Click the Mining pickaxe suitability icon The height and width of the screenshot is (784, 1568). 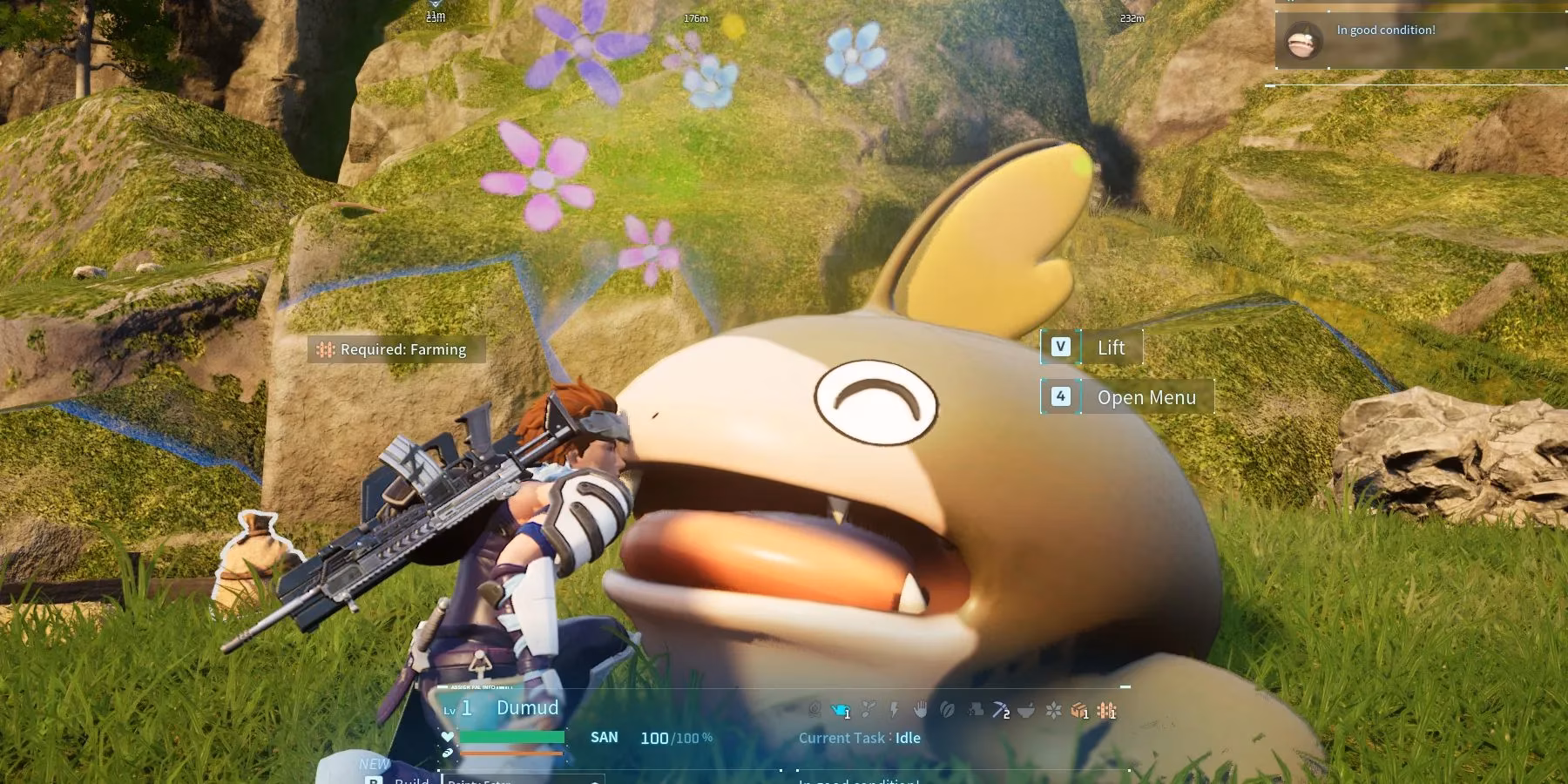1000,711
